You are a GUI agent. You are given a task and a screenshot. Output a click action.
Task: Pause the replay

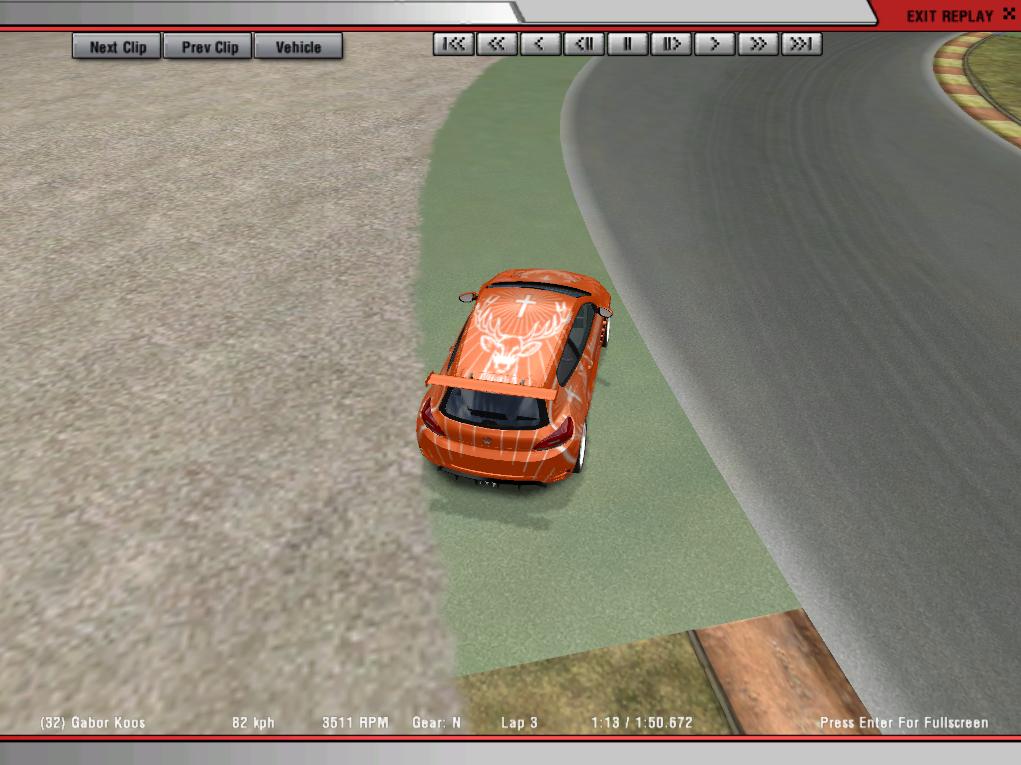[628, 44]
